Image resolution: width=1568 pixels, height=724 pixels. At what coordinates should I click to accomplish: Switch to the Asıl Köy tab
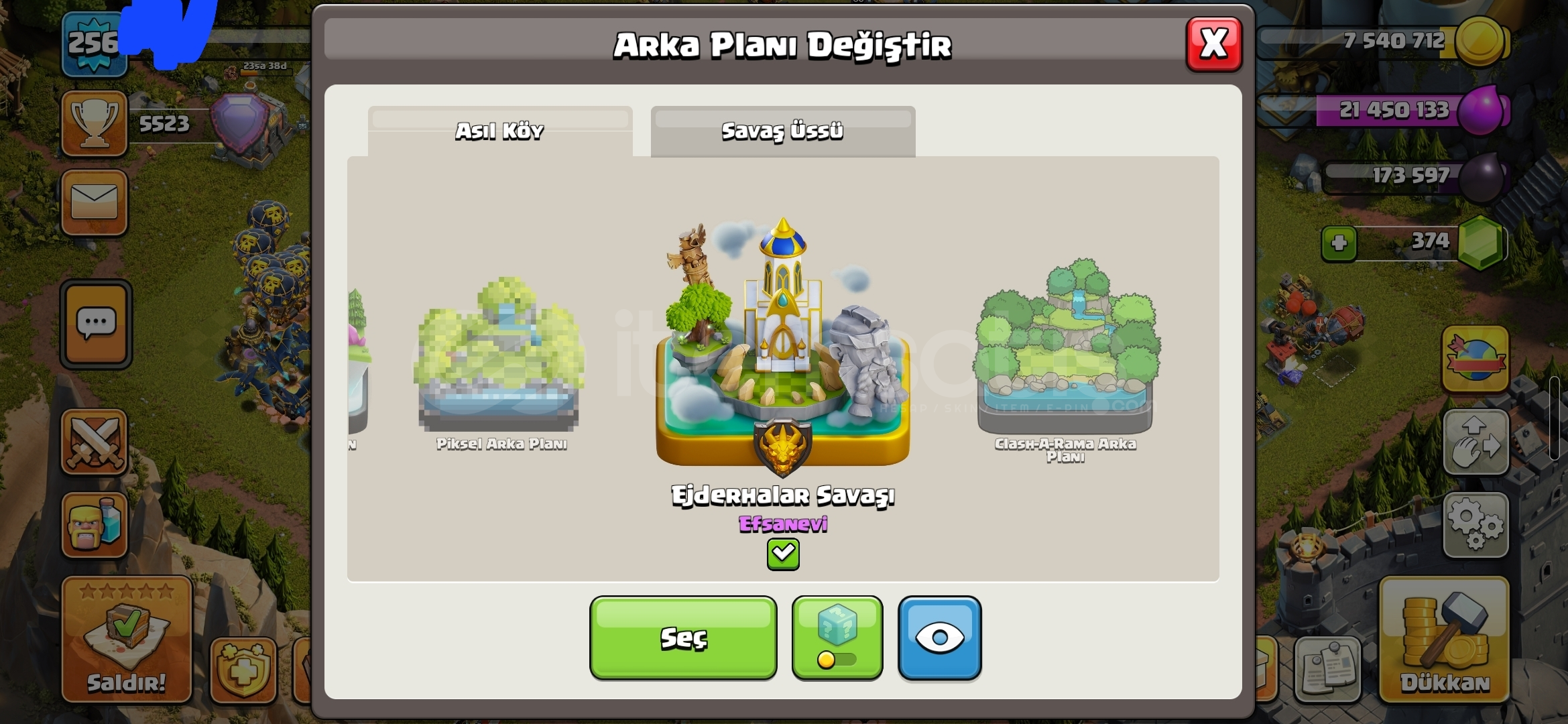click(500, 131)
